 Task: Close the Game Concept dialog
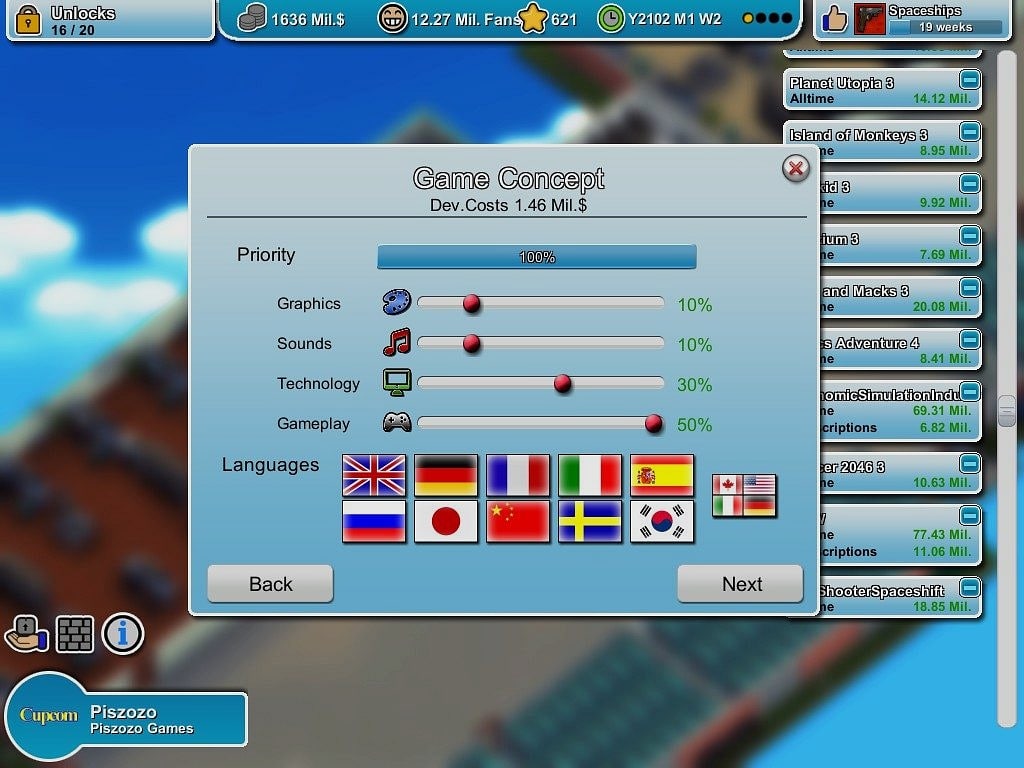point(796,168)
